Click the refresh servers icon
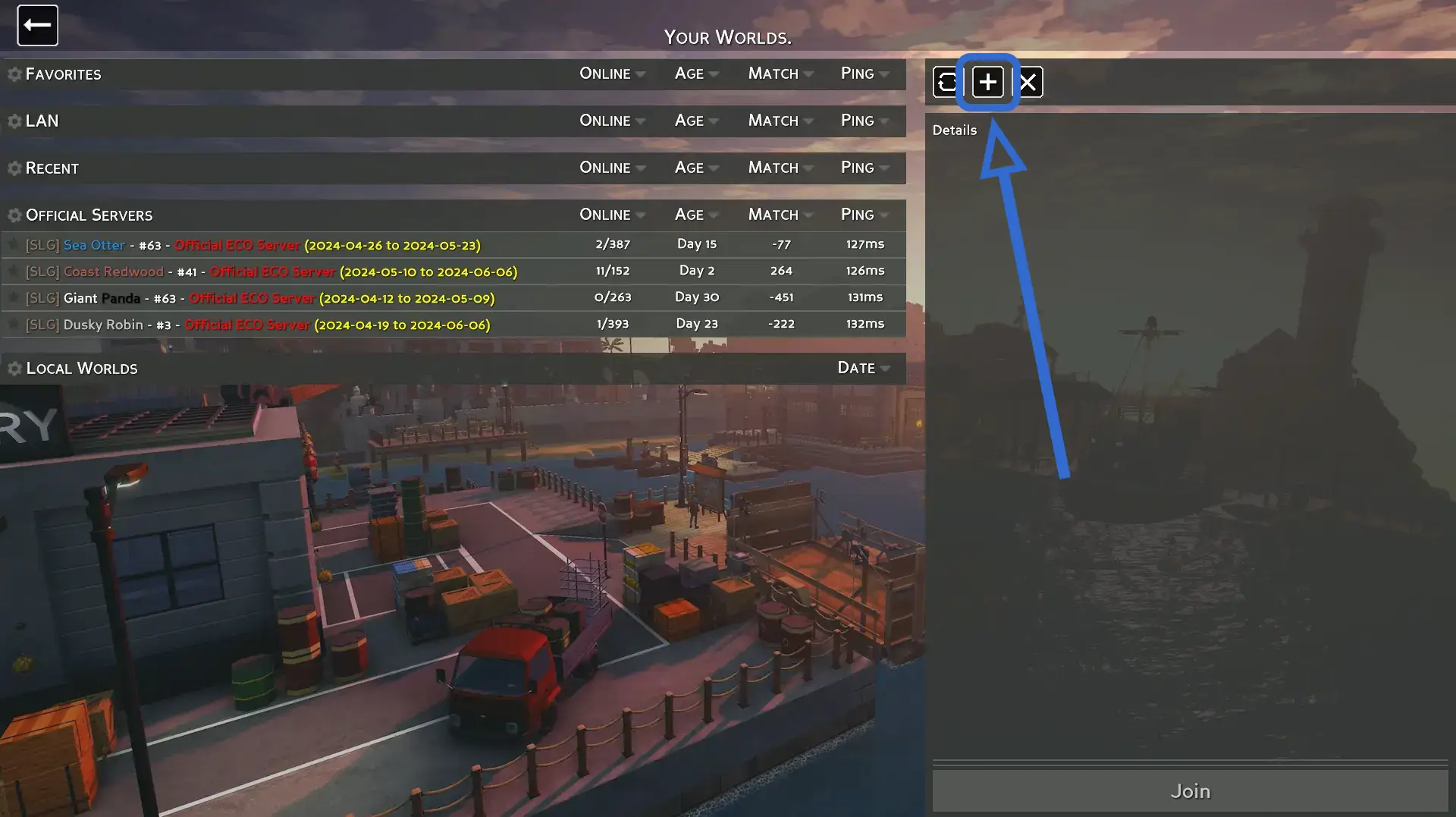 click(x=947, y=82)
